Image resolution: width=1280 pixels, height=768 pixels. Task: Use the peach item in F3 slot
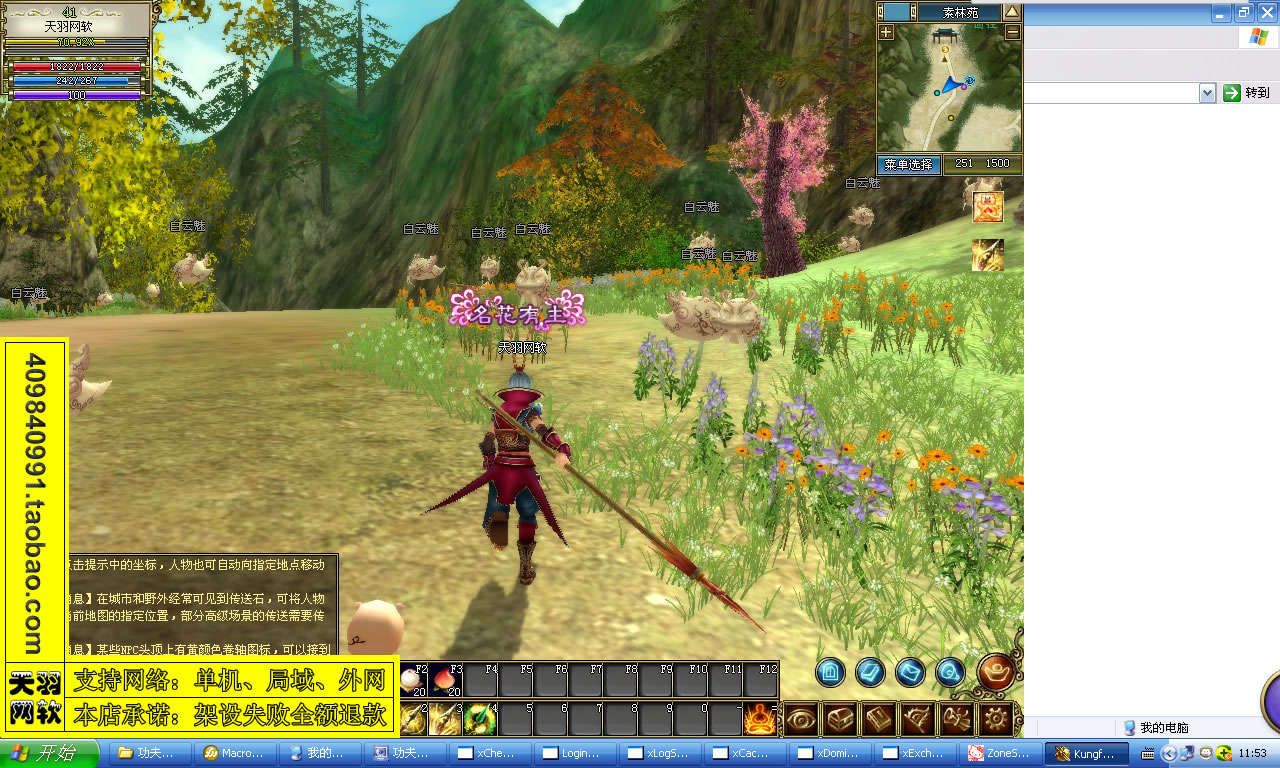446,680
